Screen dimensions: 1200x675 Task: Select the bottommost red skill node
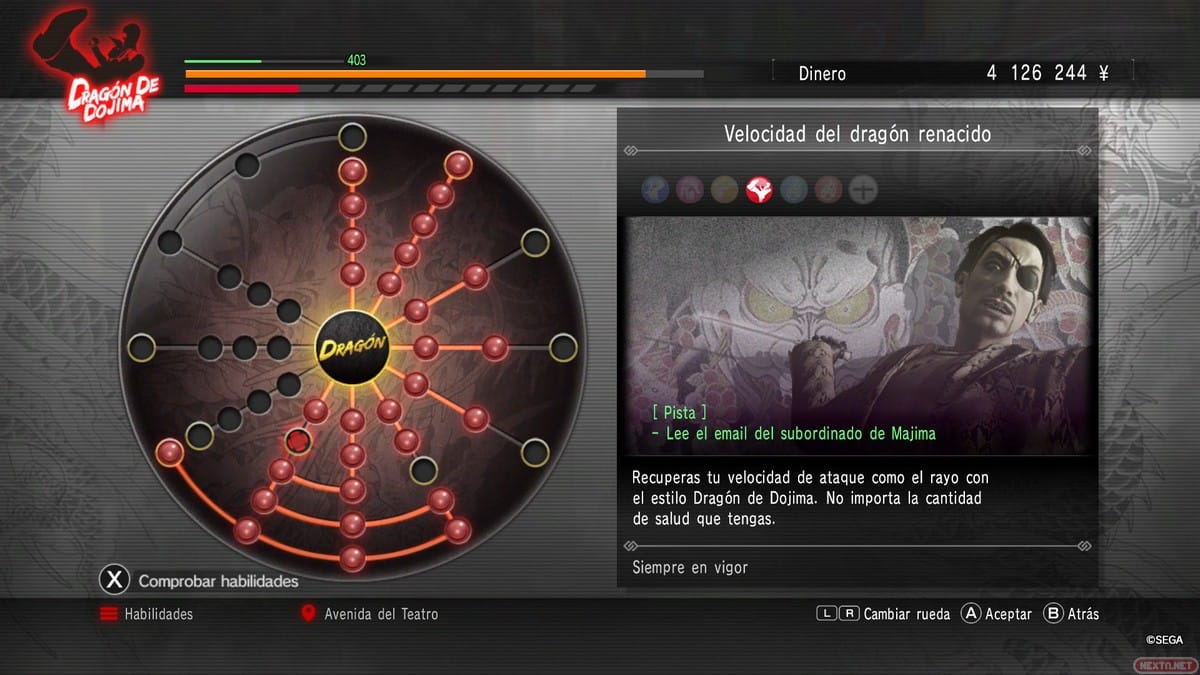tap(352, 557)
